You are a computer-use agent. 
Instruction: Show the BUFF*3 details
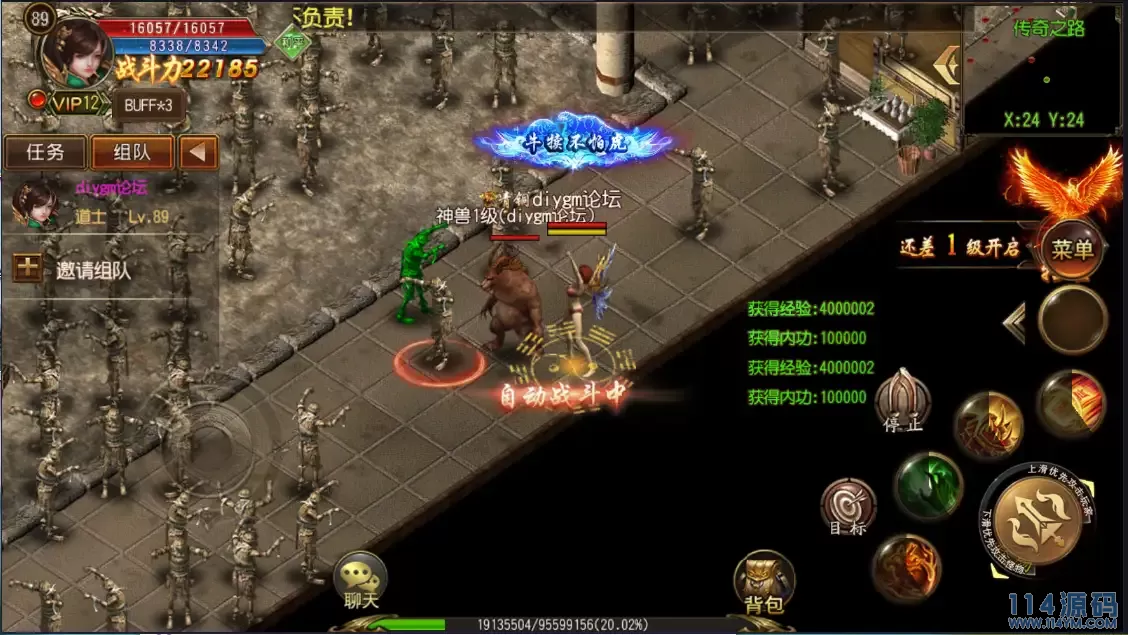(147, 104)
